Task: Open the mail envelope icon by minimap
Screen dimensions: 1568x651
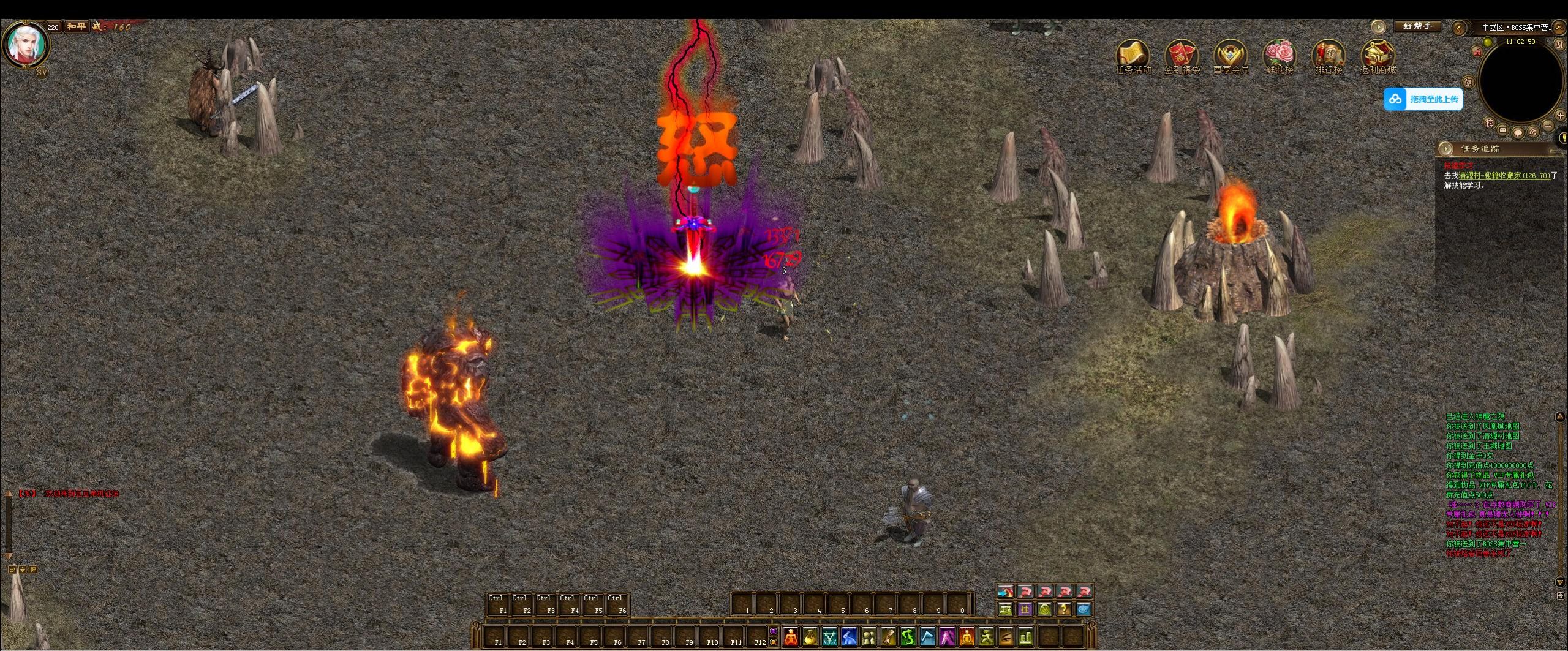Action: pos(1502,130)
